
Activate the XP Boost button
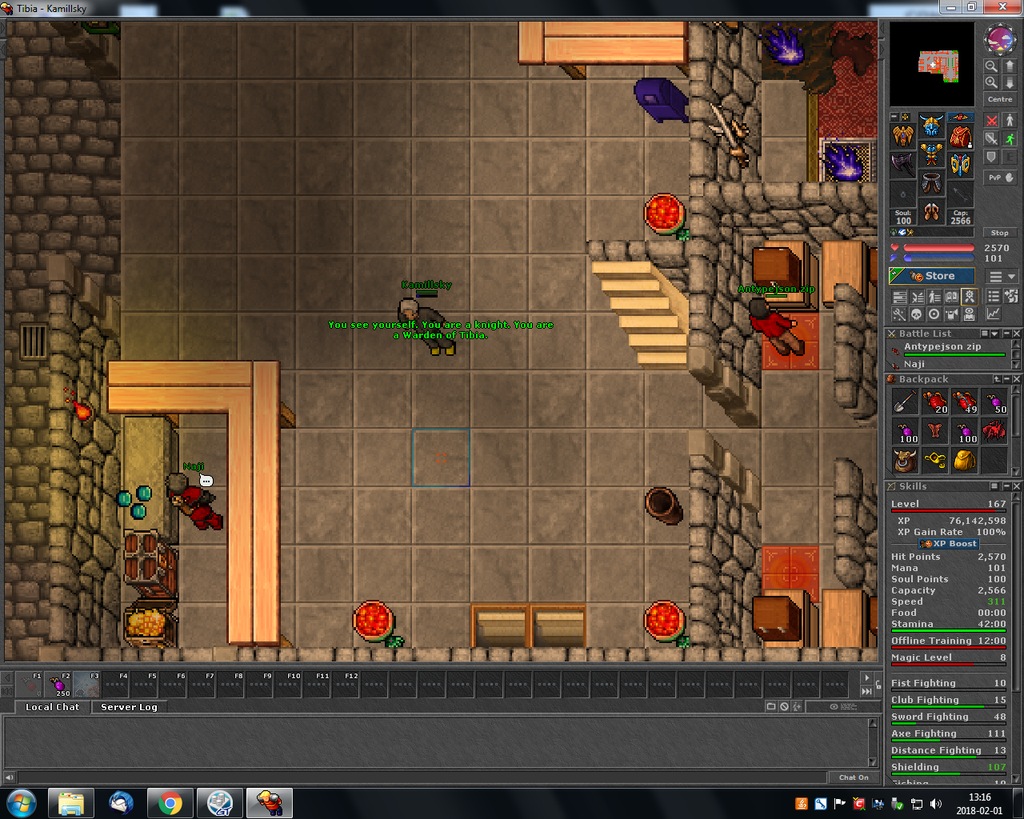click(x=949, y=543)
